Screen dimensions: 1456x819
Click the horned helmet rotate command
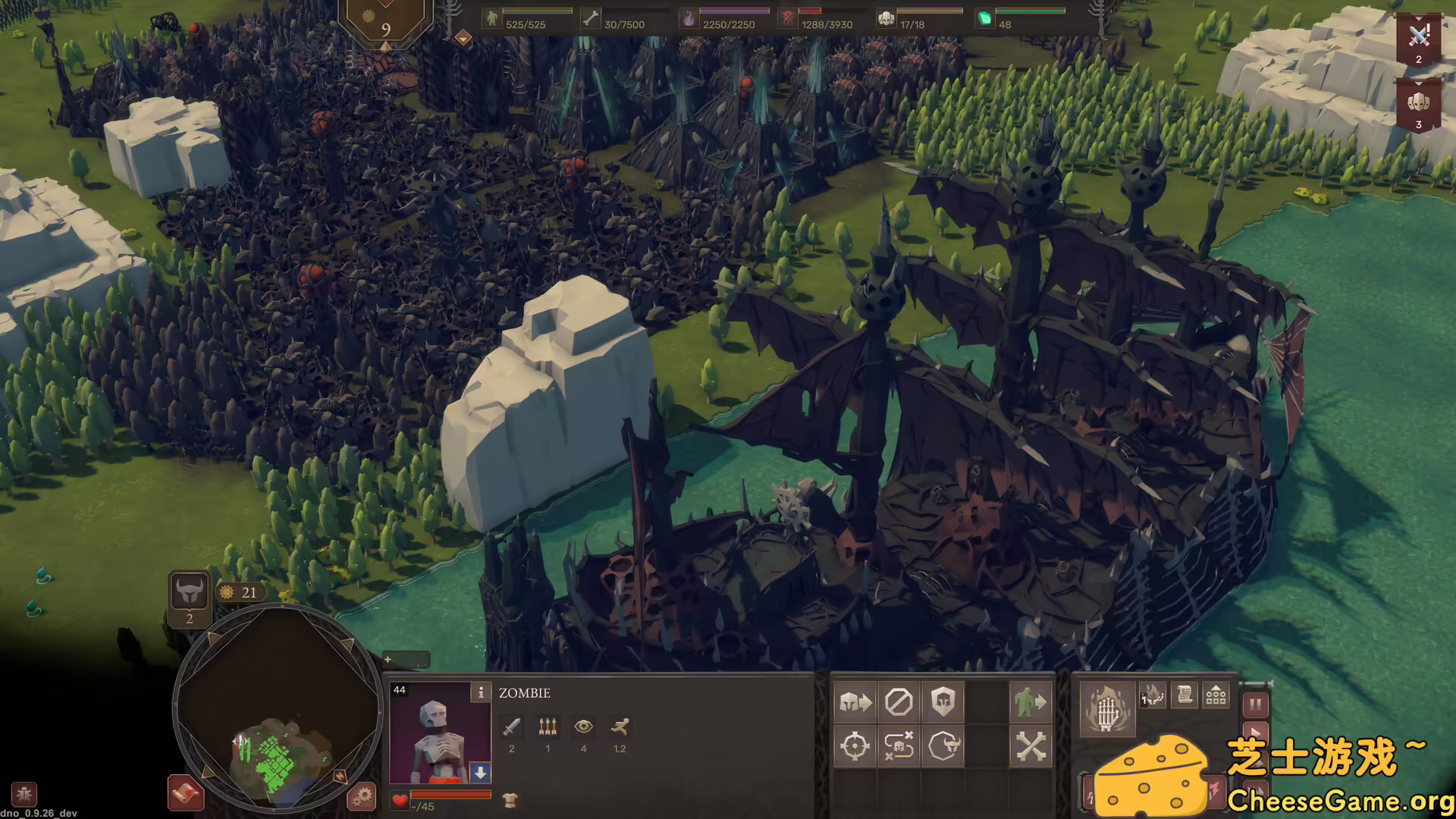click(x=943, y=746)
